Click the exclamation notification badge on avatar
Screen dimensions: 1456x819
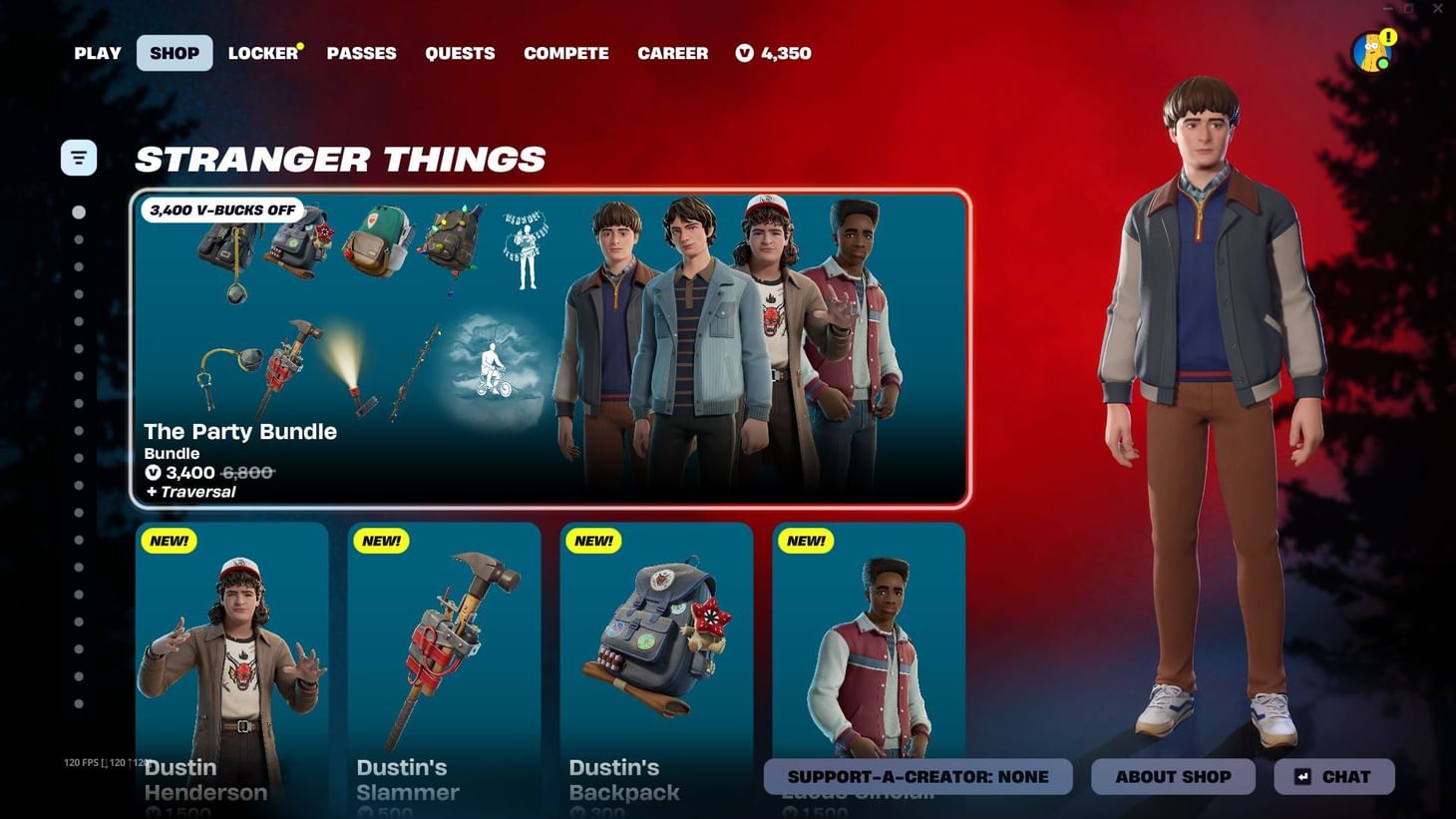1386,38
